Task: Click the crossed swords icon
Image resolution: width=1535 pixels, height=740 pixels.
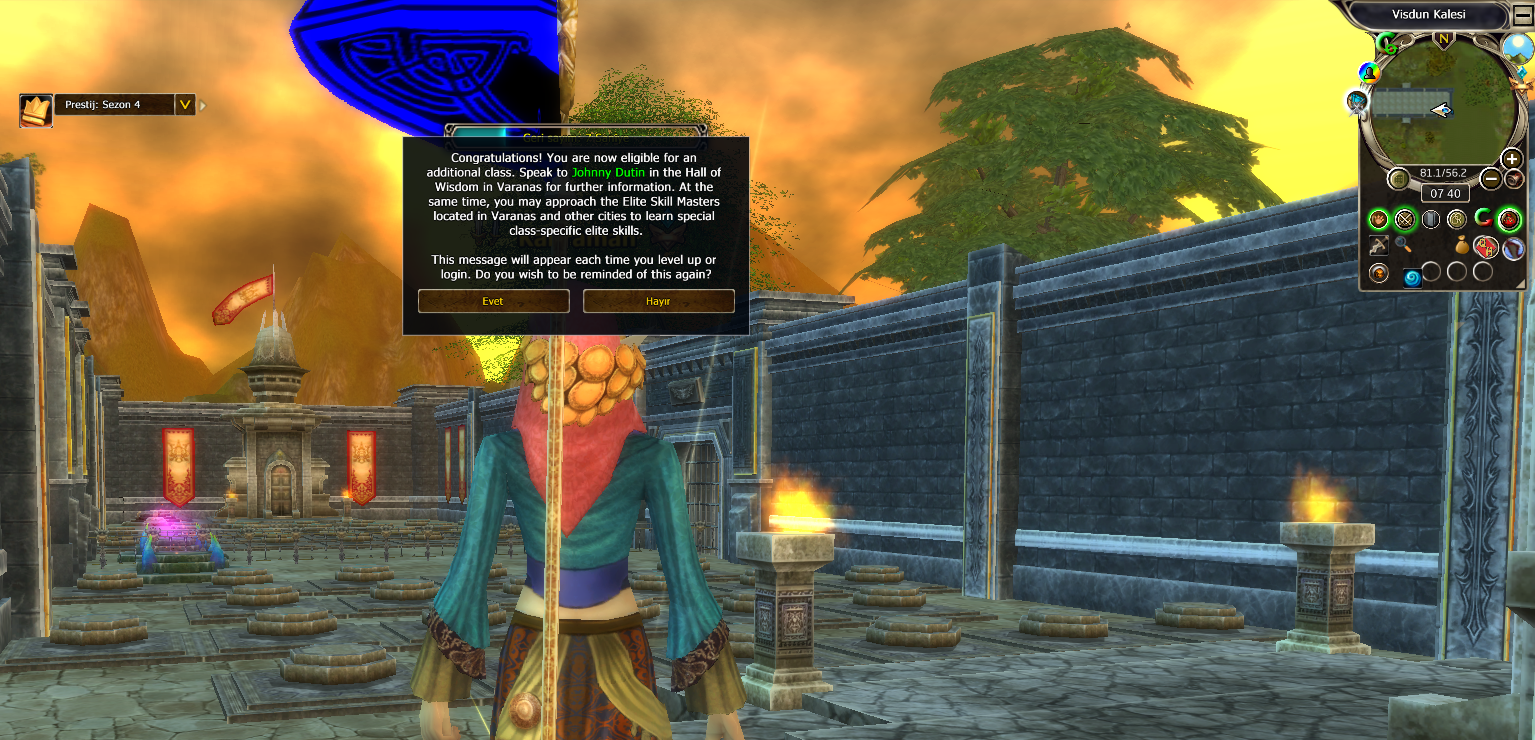Action: [1405, 219]
